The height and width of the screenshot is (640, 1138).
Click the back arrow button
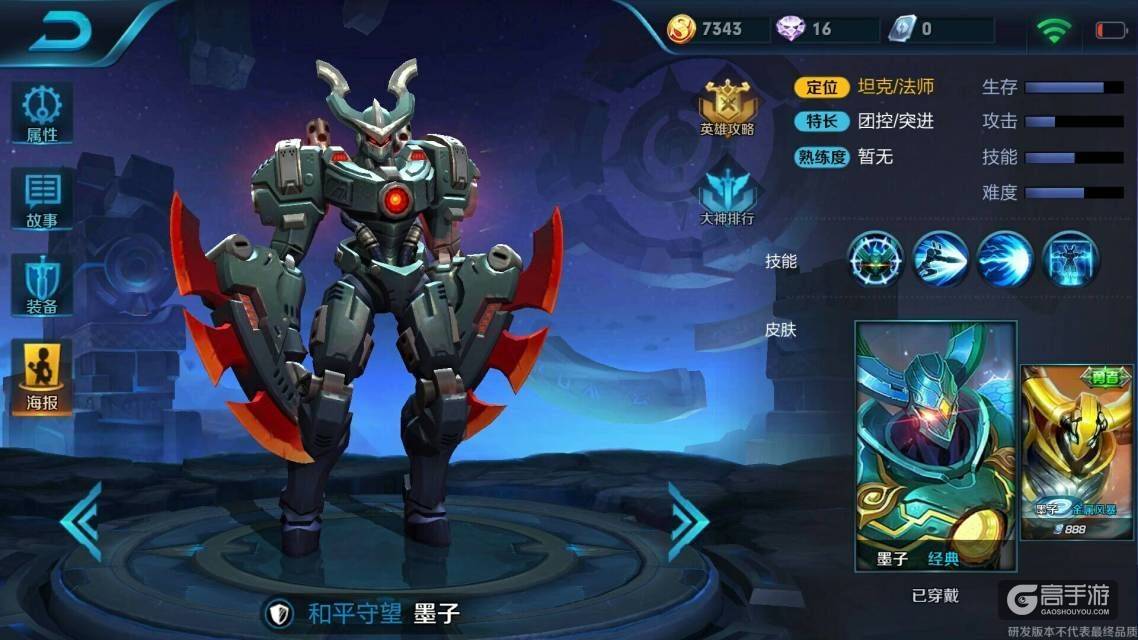(60, 30)
